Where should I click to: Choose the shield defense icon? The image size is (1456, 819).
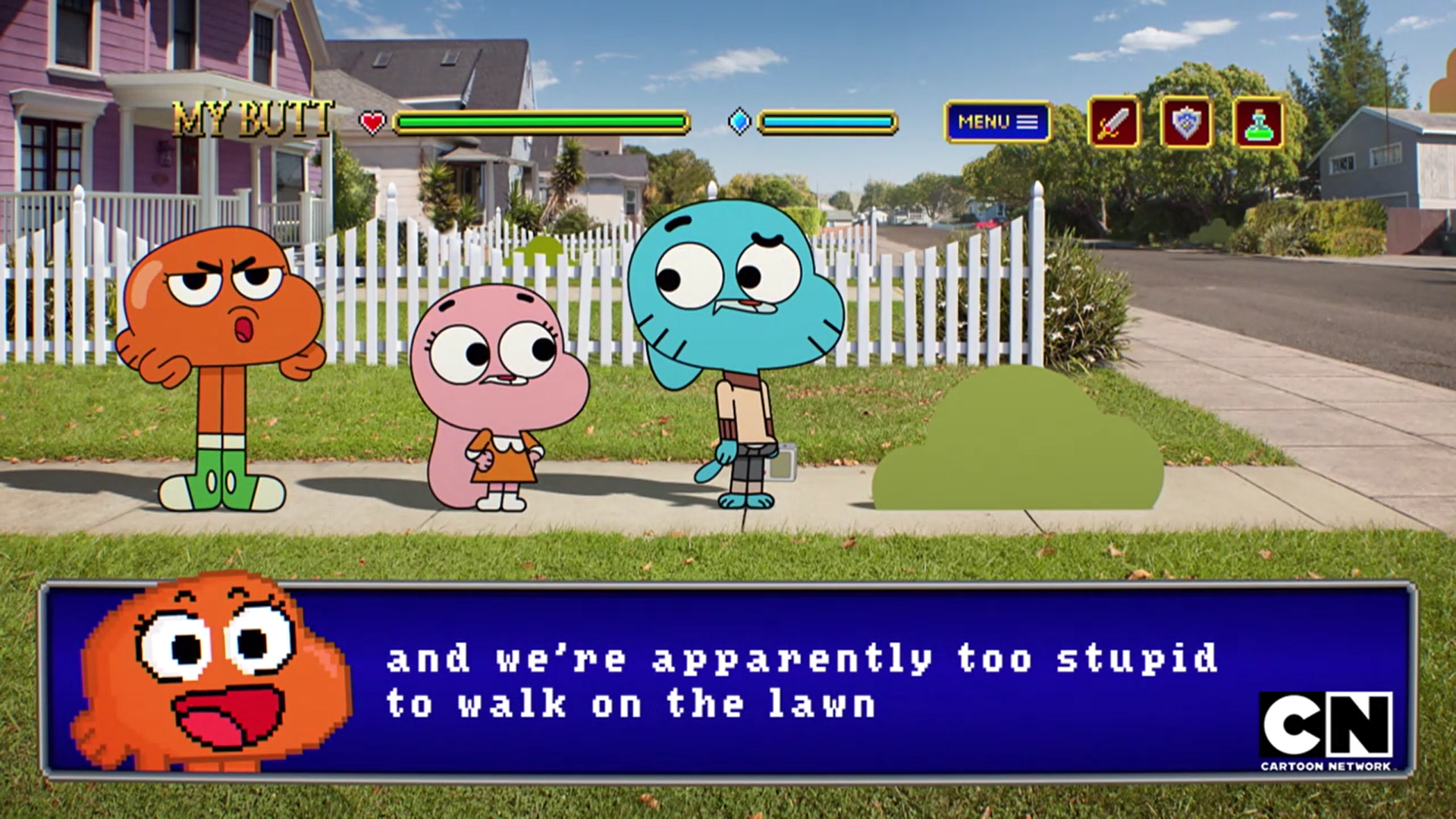click(1186, 122)
